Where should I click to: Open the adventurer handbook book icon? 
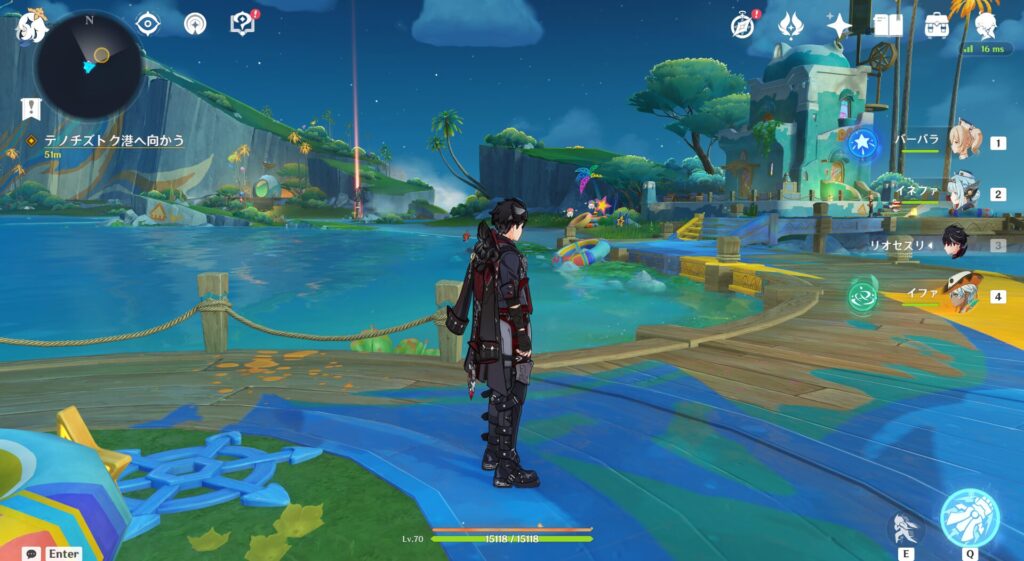pyautogui.click(x=888, y=25)
